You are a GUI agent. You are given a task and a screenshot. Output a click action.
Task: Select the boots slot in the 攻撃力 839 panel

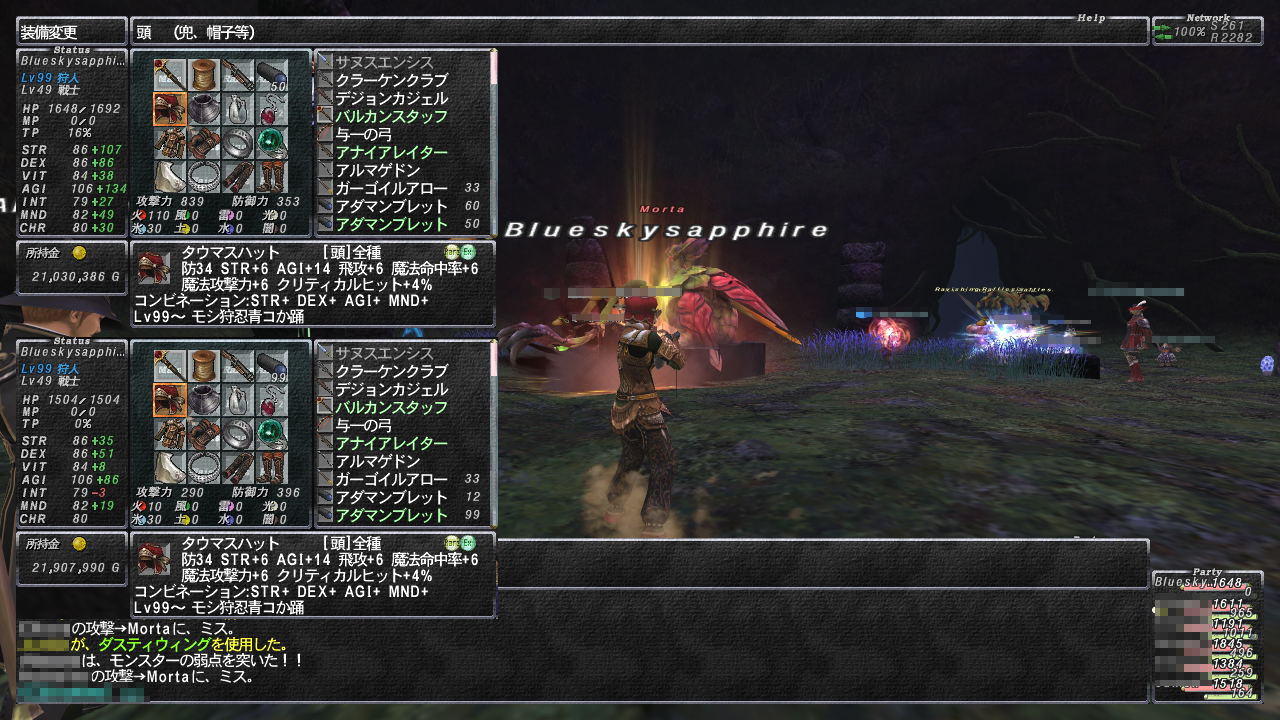(x=271, y=175)
